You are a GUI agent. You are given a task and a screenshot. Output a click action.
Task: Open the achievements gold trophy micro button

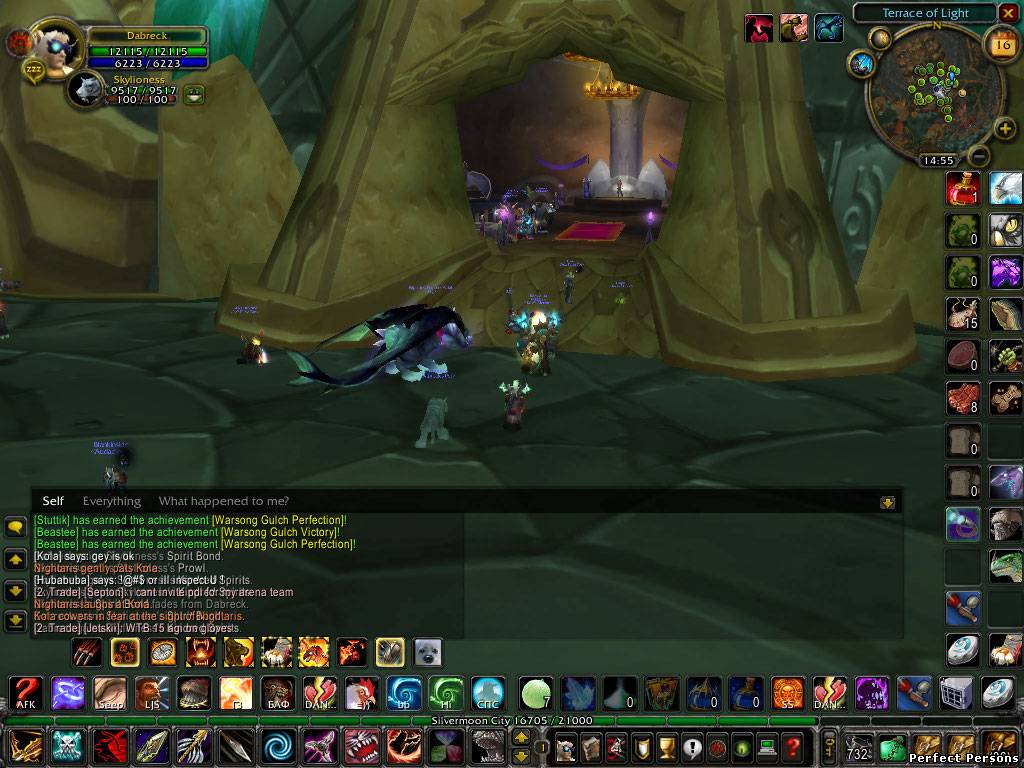click(666, 746)
